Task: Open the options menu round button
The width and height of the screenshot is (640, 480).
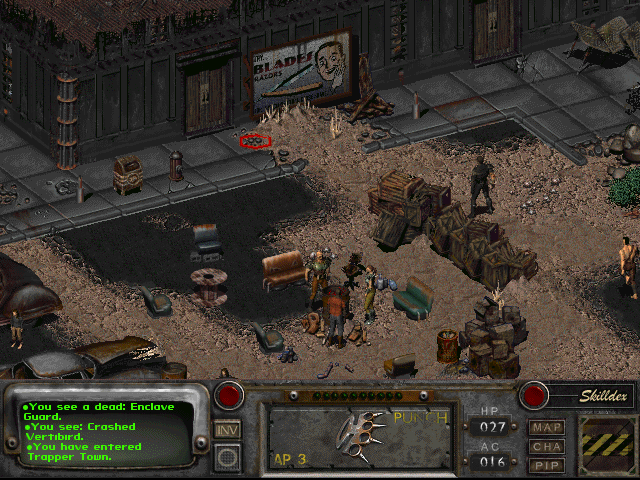Action: 227,456
